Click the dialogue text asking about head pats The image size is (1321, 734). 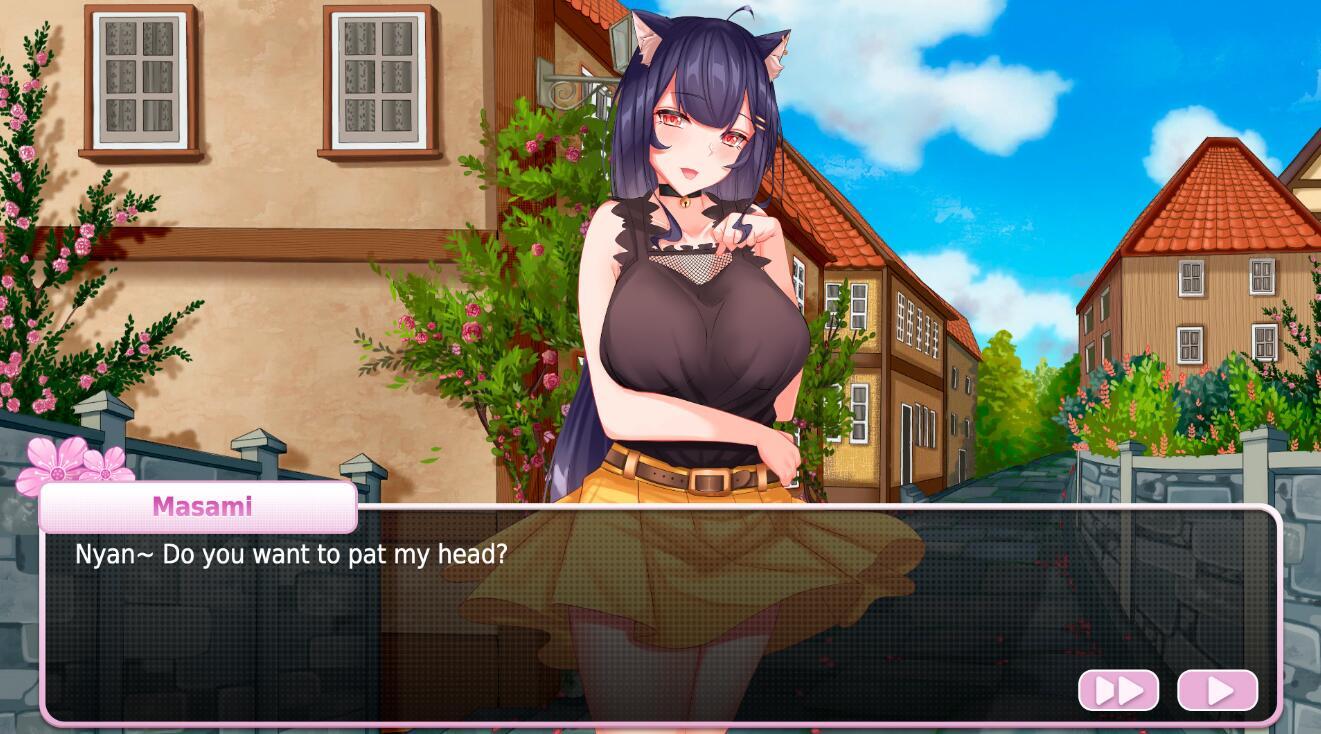292,553
